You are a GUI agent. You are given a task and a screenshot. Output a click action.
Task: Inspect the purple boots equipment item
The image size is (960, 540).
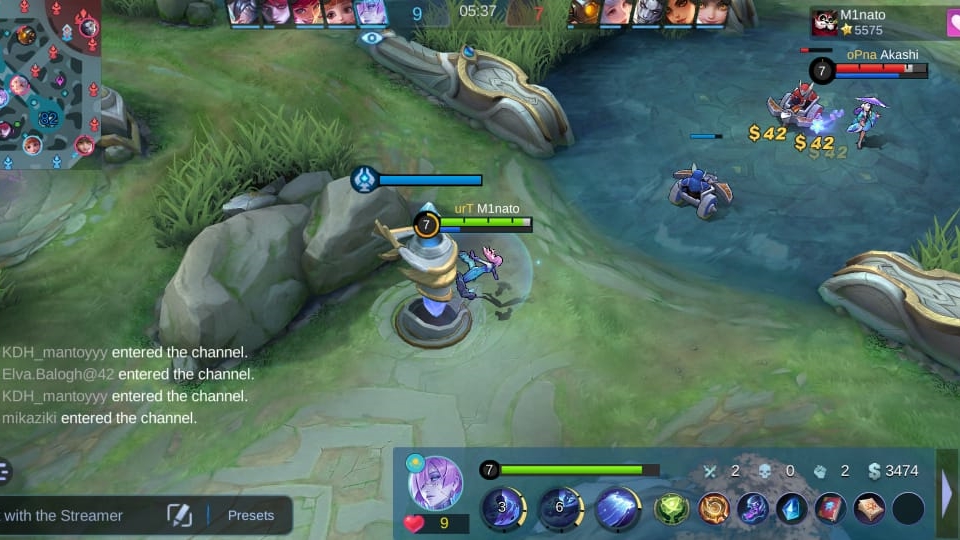pos(753,508)
